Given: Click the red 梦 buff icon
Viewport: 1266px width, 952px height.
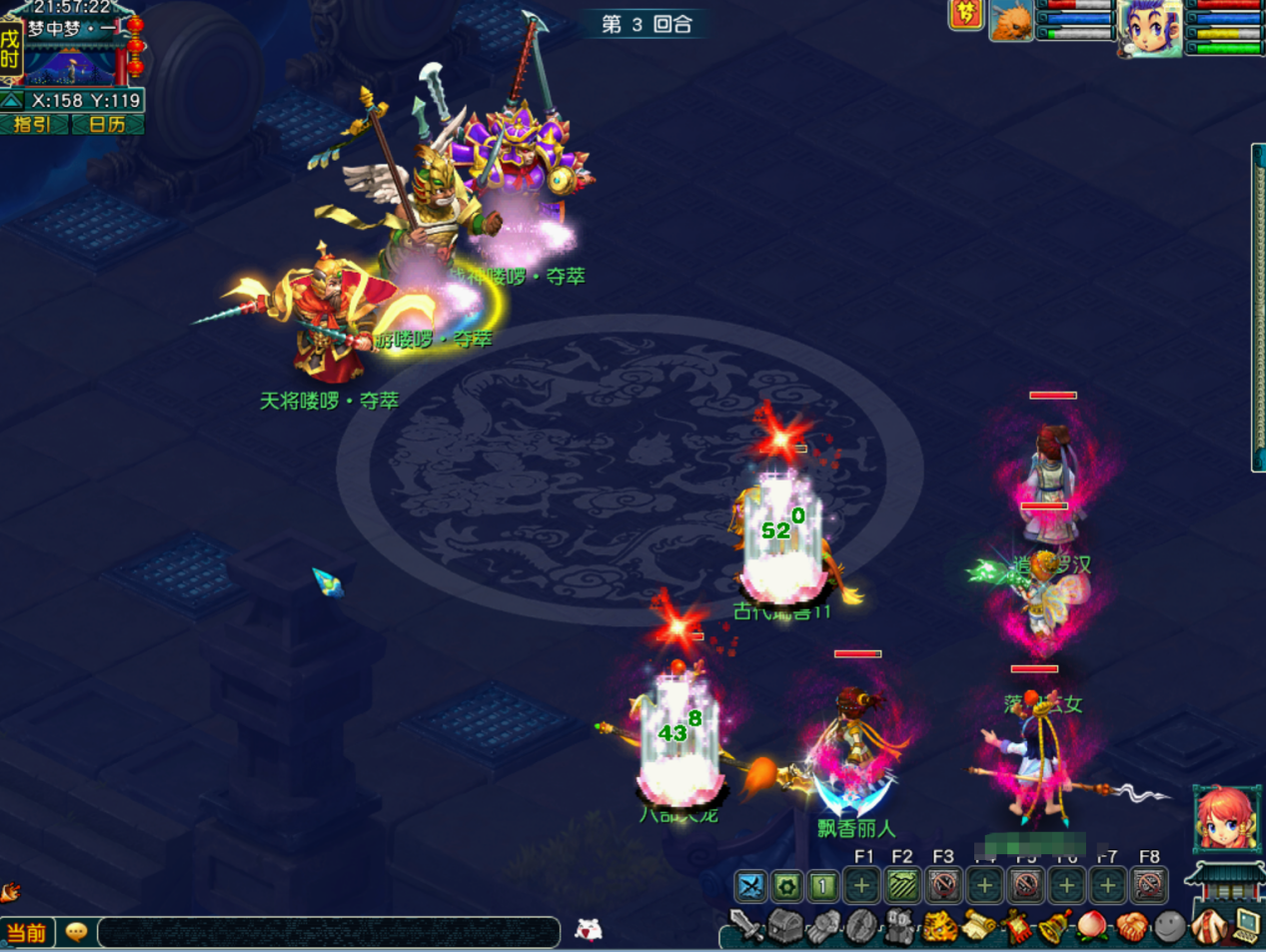Looking at the screenshot, I should click(x=965, y=14).
